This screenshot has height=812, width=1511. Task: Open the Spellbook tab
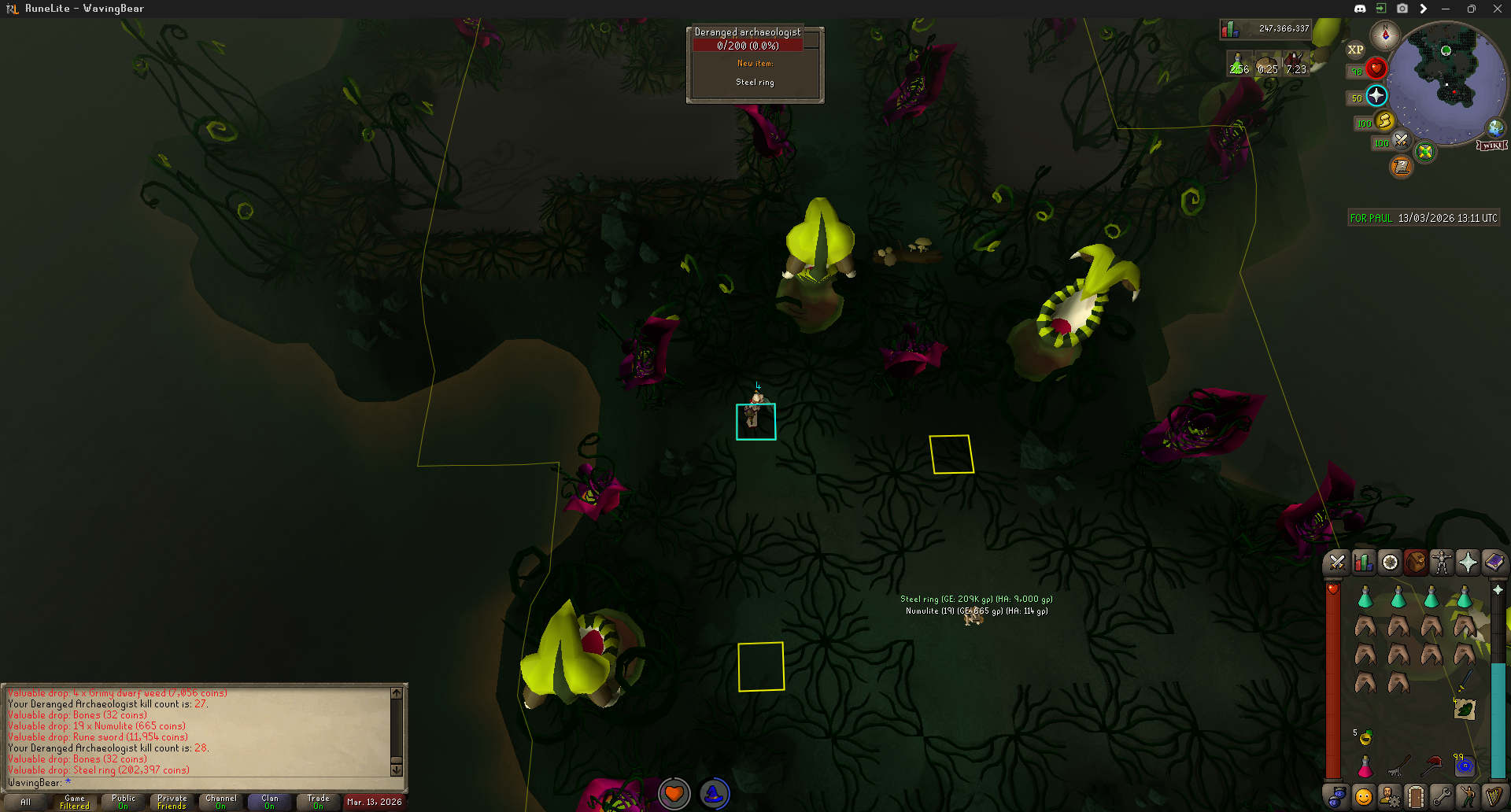1494,563
